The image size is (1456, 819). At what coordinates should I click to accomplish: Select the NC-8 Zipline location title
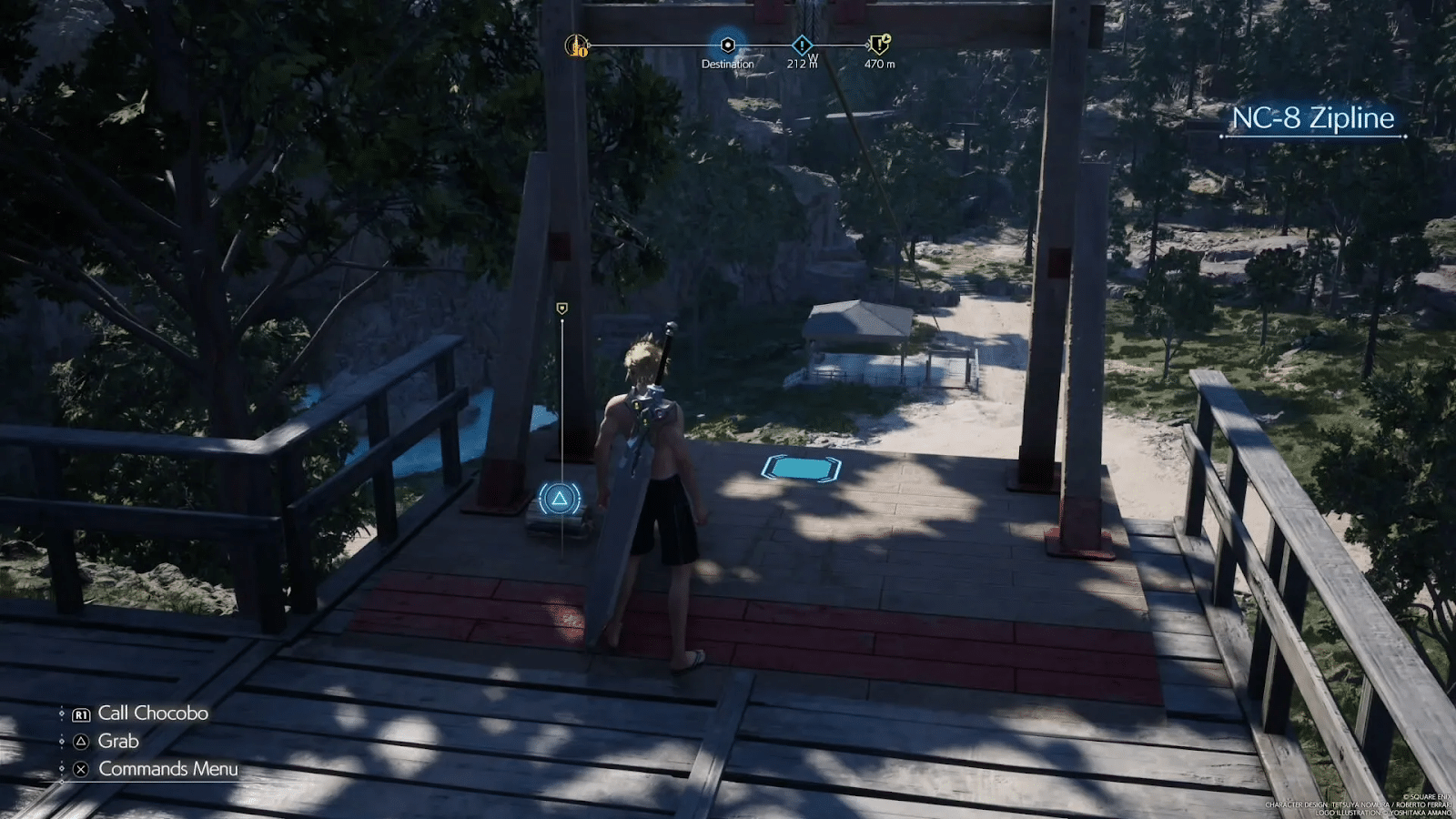[x=1314, y=118]
